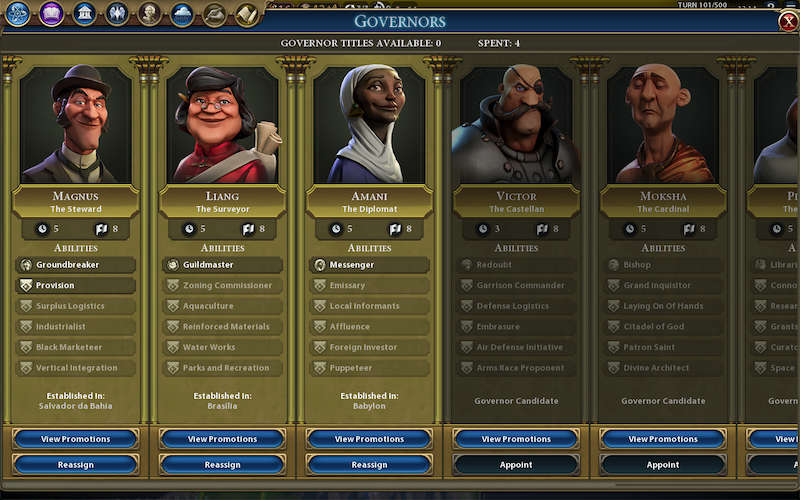
Task: Appoint Moksha as governor
Action: point(663,464)
